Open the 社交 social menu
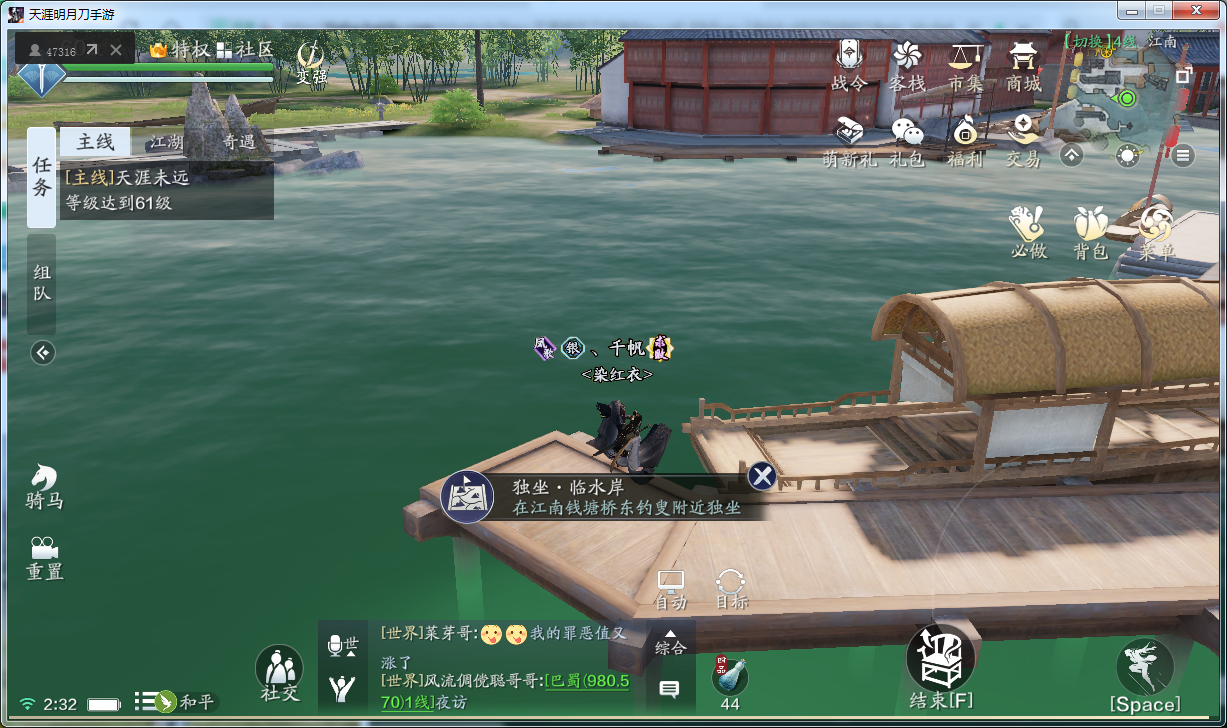Viewport: 1227px width, 728px height. [x=279, y=672]
